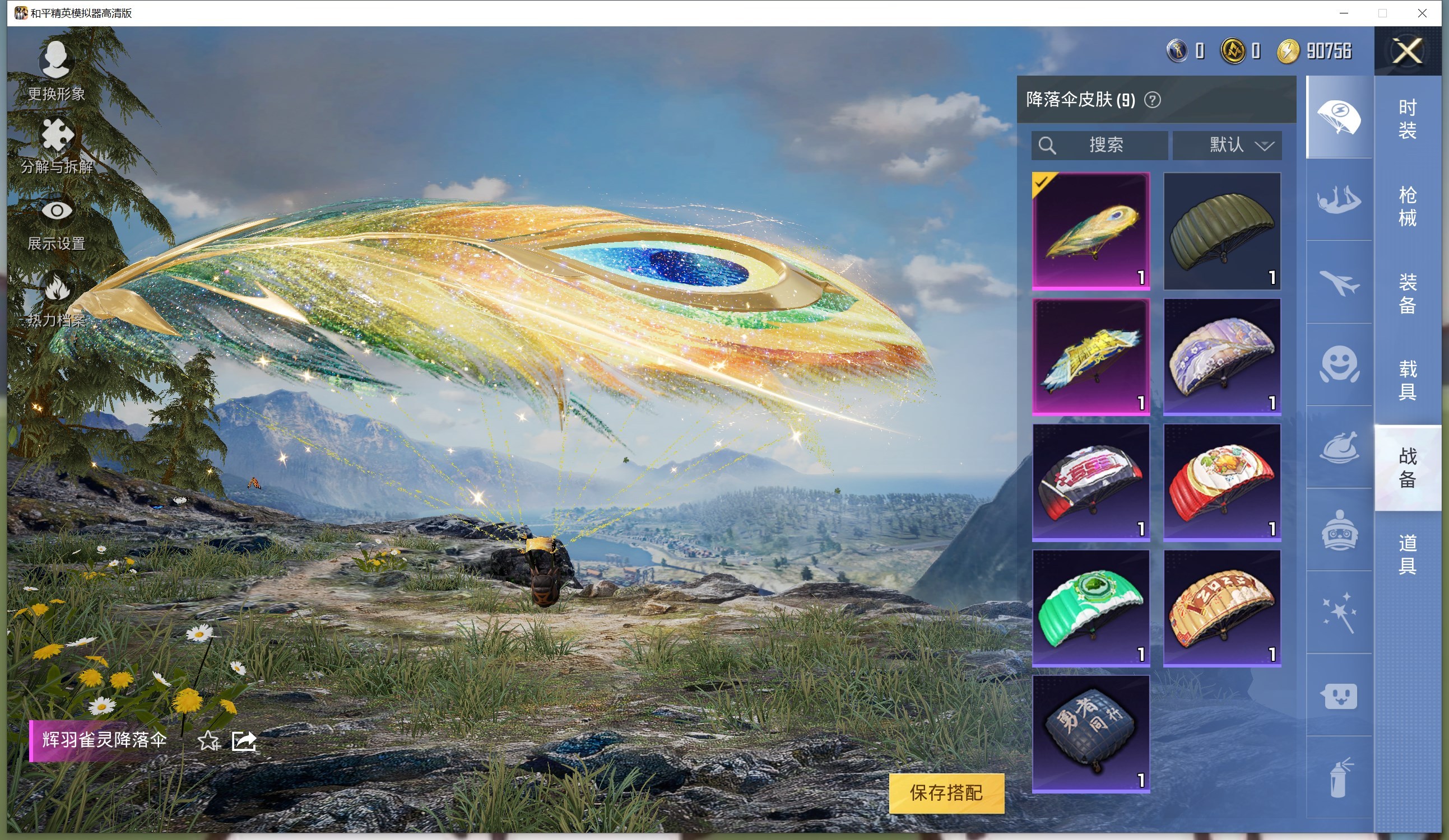Select the olive green default parachute
1449x840 pixels.
point(1222,231)
